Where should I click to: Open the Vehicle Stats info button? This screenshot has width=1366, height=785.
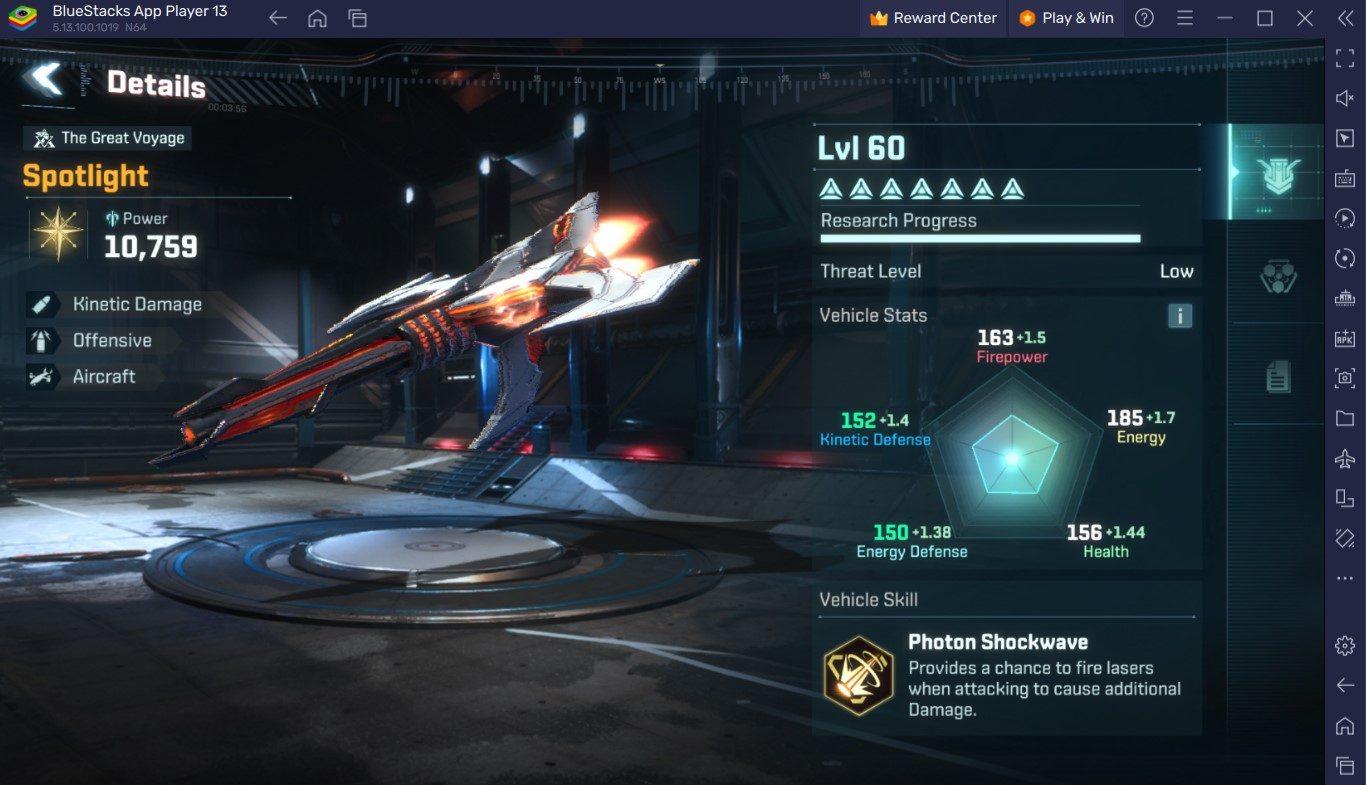coord(1180,316)
